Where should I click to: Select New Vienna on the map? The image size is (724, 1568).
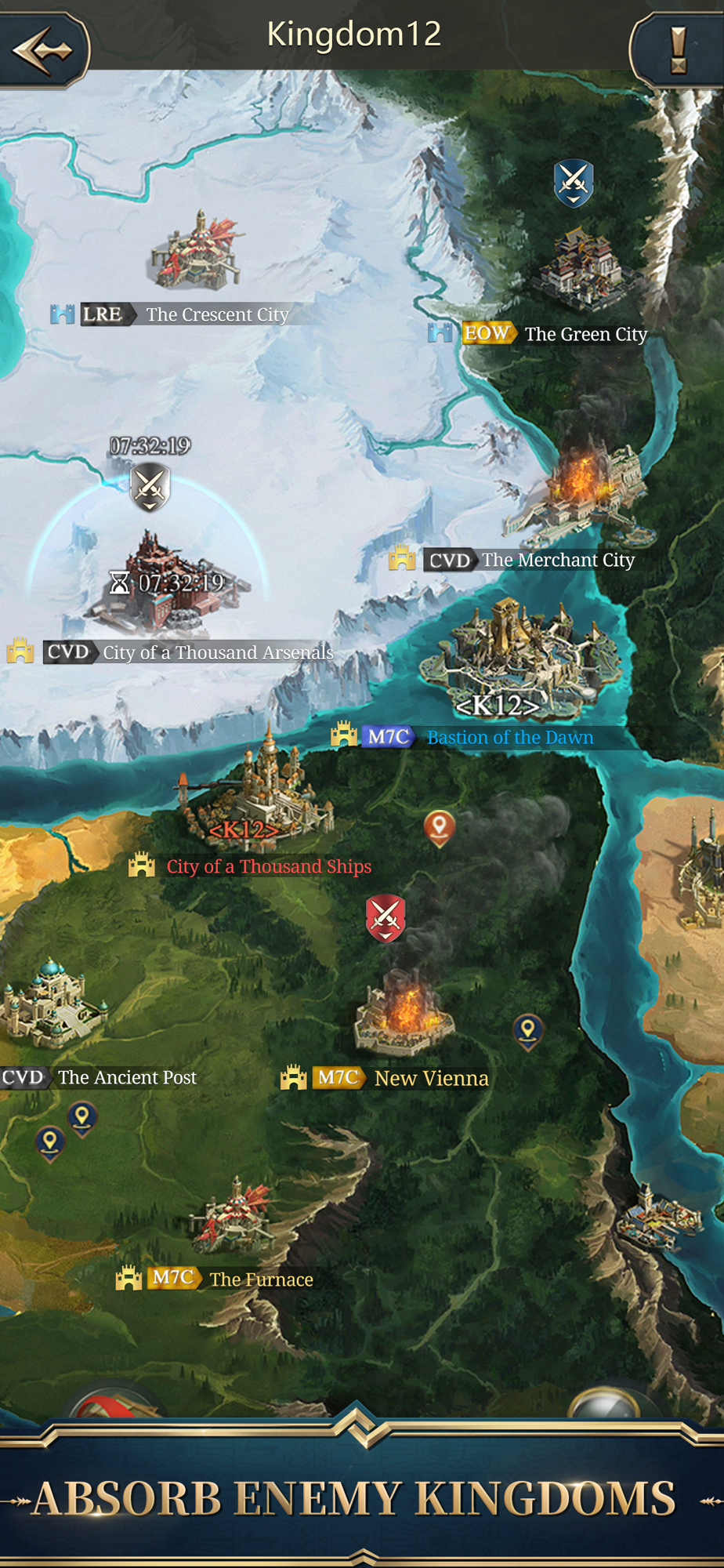coord(404,1011)
